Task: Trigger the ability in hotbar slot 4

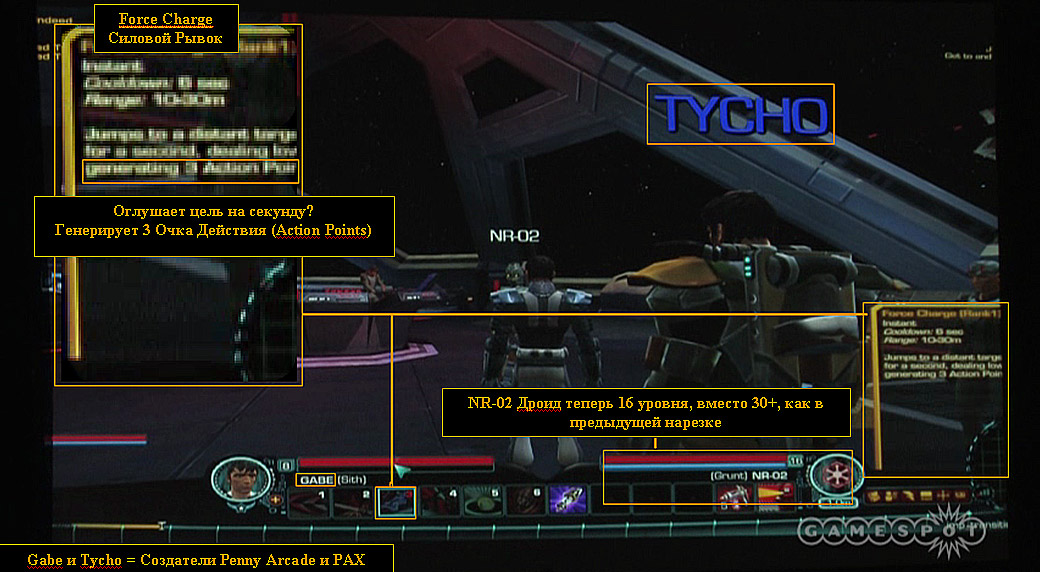Action: pos(437,500)
